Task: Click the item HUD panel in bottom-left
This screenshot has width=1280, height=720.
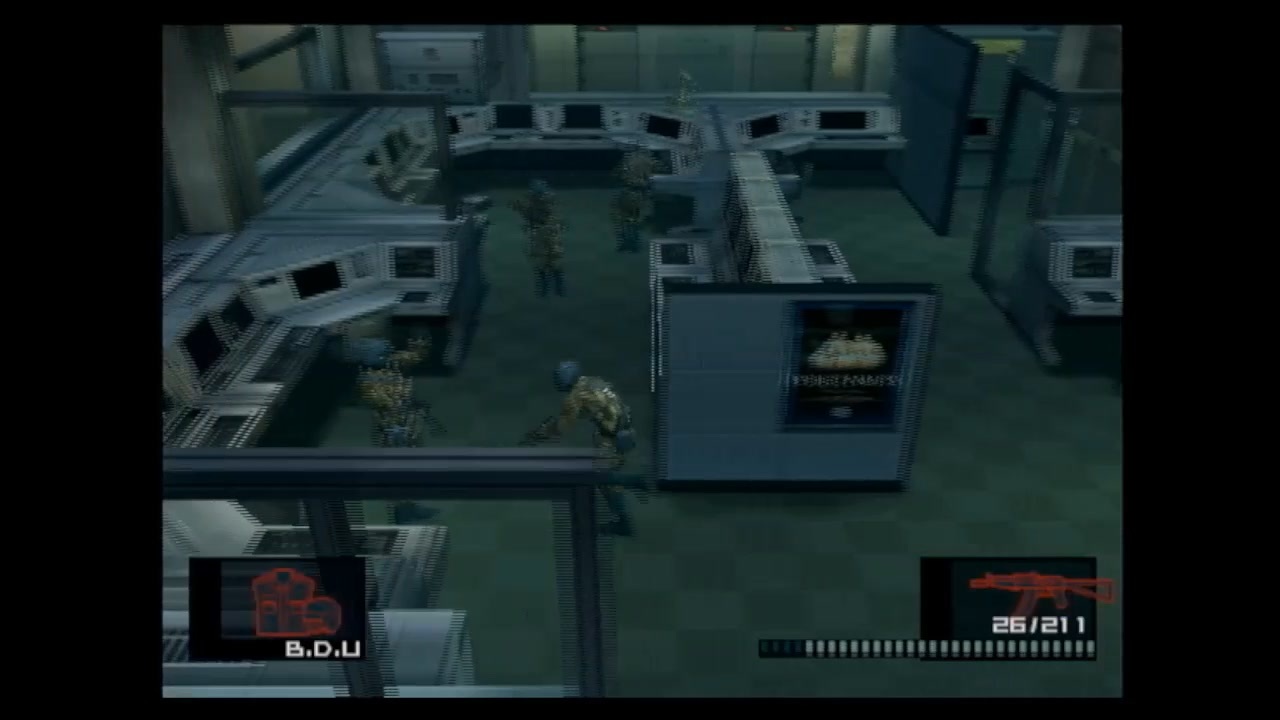Action: (x=275, y=610)
